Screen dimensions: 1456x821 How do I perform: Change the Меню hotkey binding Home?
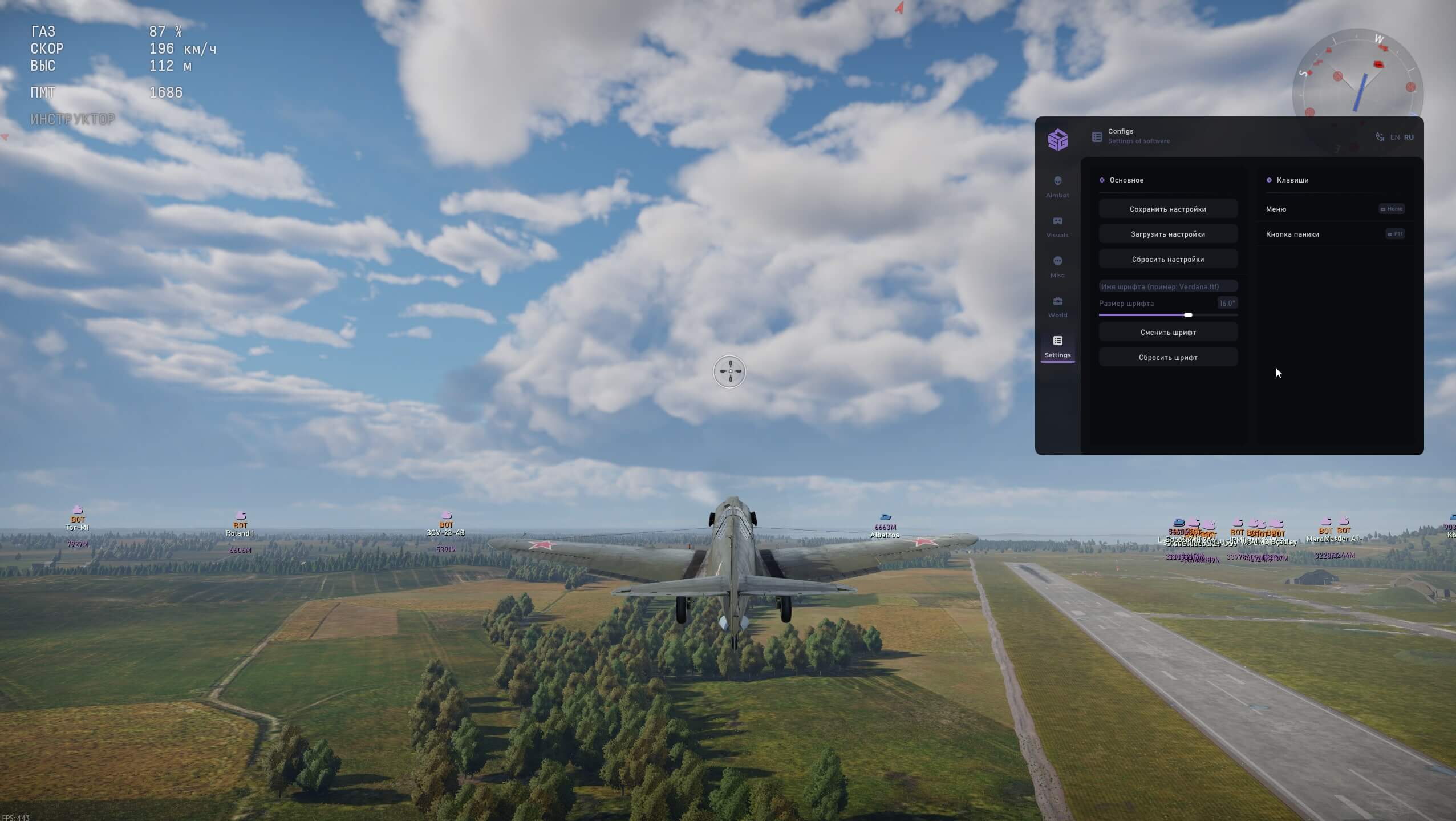pos(1392,209)
